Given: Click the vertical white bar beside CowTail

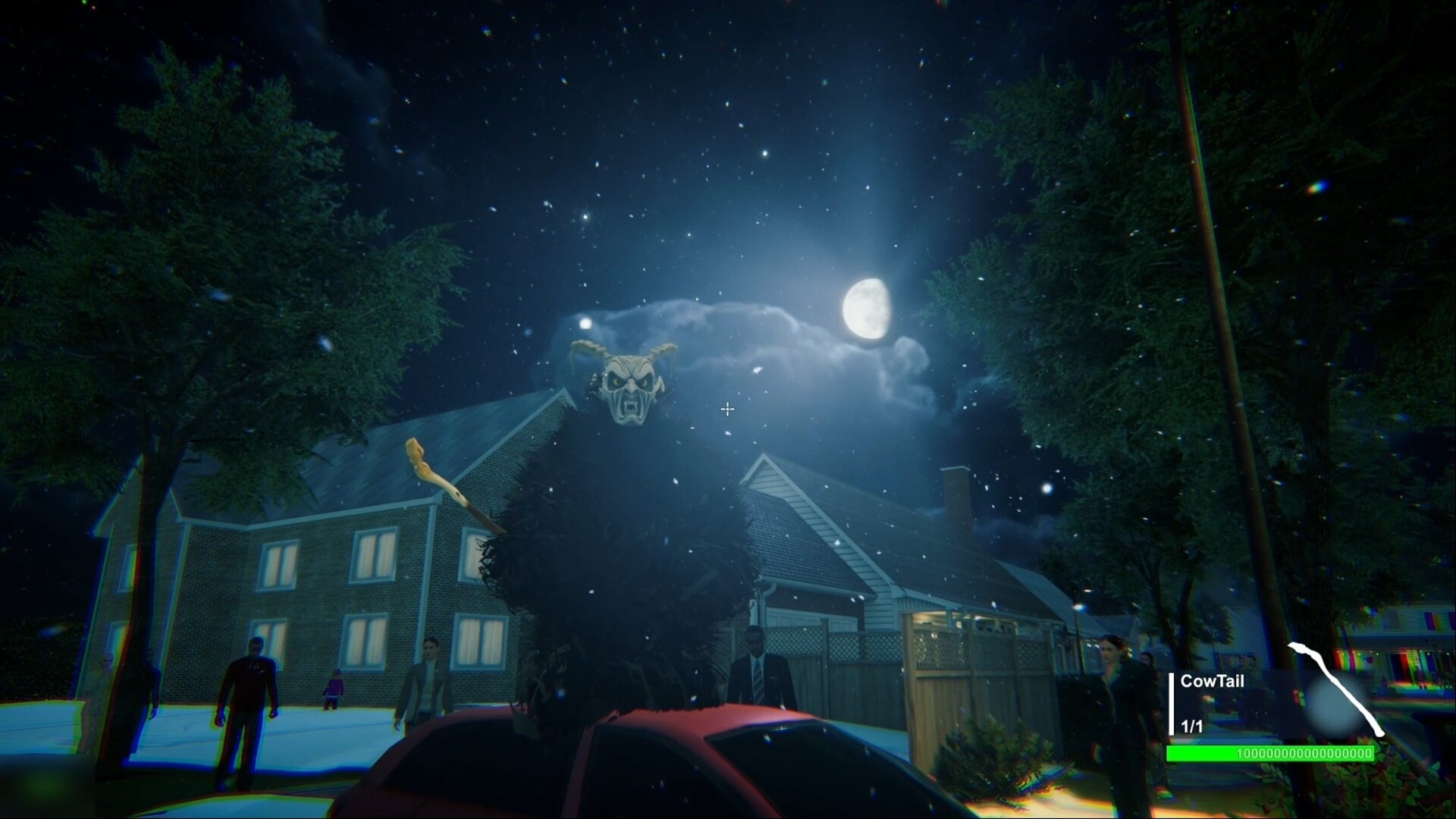Looking at the screenshot, I should (x=1172, y=704).
